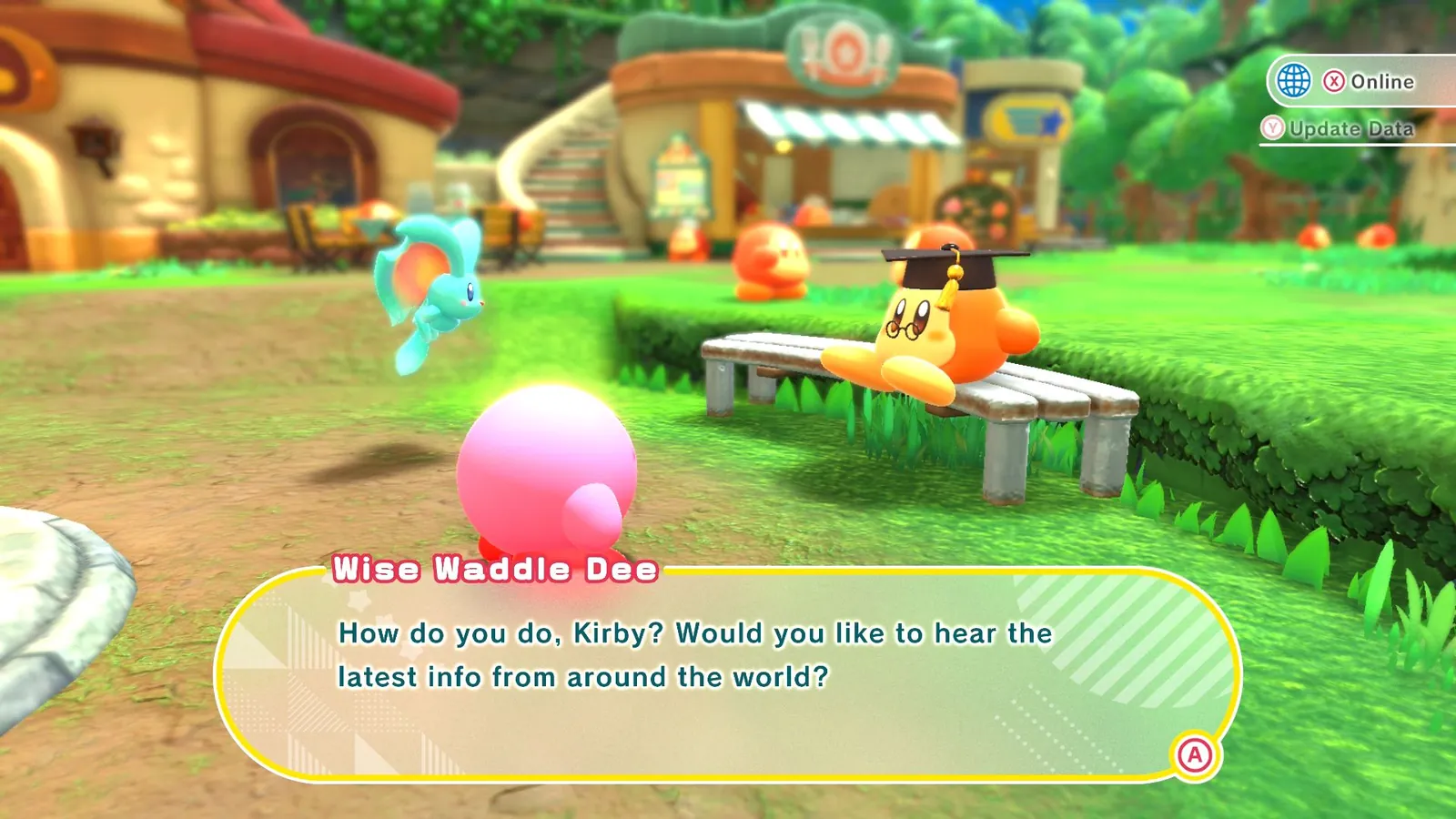1456x819 pixels.
Task: Expand the Wise Waddle Dee name tag banner
Action: click(496, 568)
